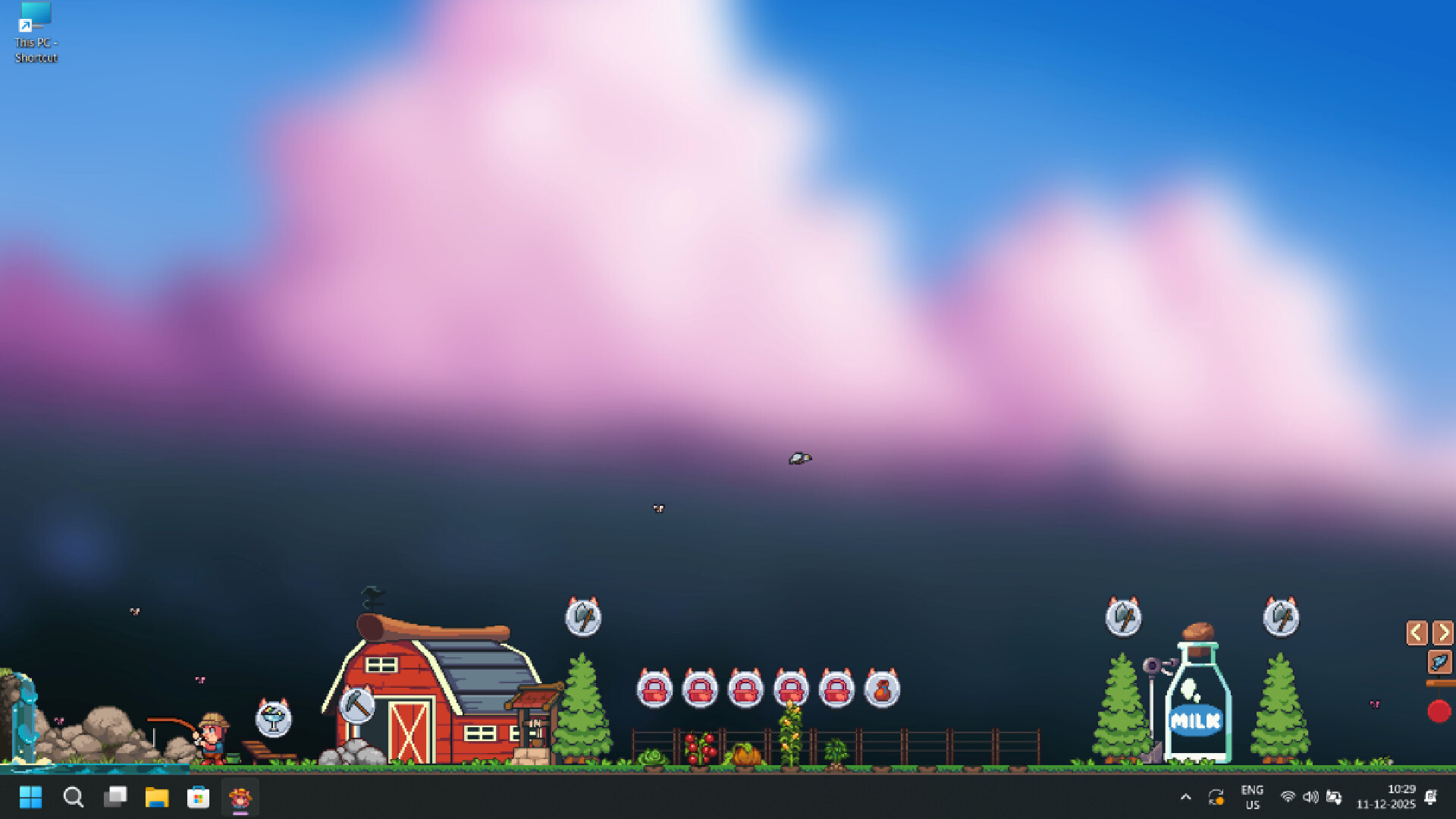Click the axe icon above the rightmost pine tree

click(1282, 618)
